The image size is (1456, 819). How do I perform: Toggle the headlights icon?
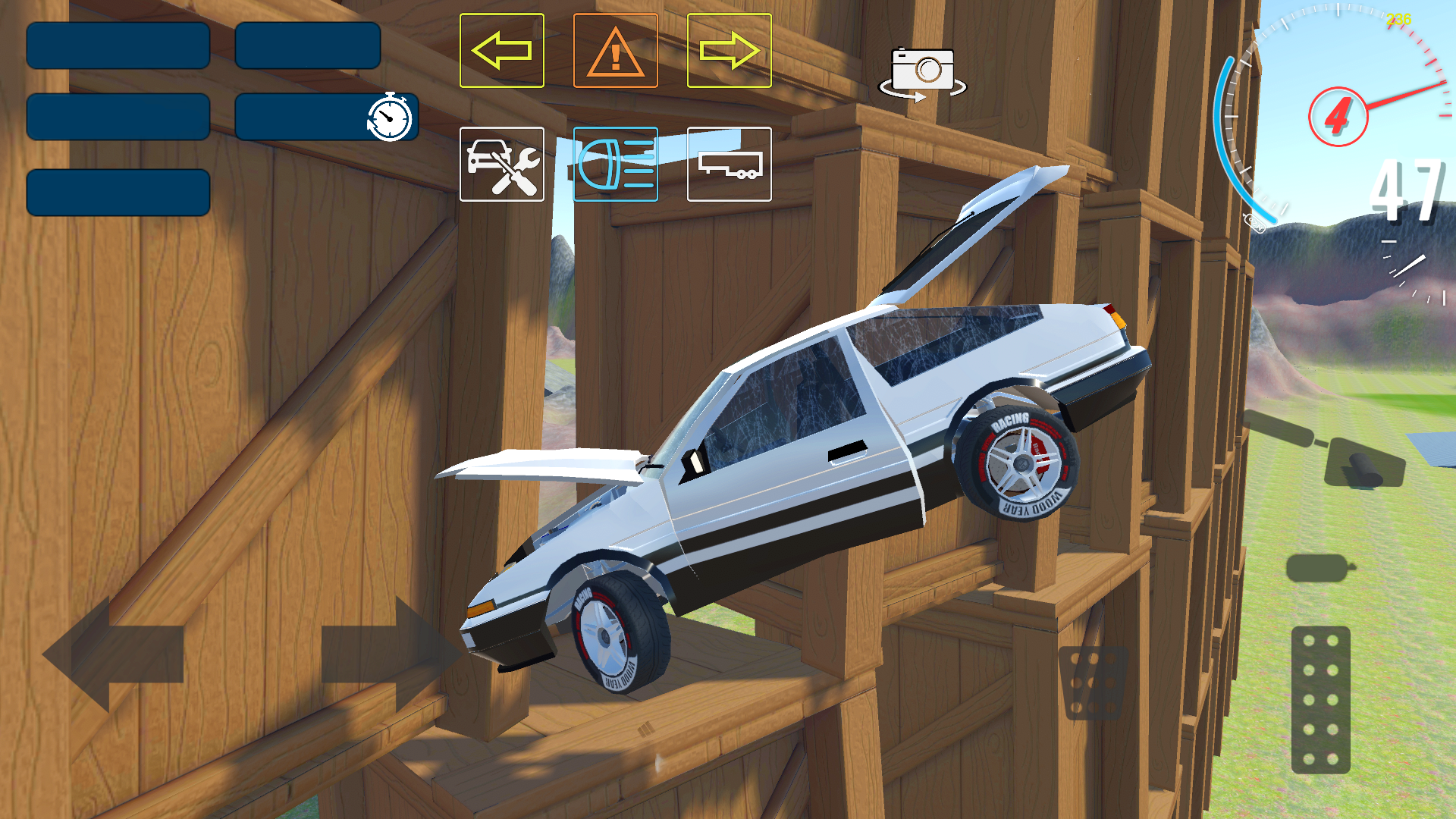tap(615, 165)
